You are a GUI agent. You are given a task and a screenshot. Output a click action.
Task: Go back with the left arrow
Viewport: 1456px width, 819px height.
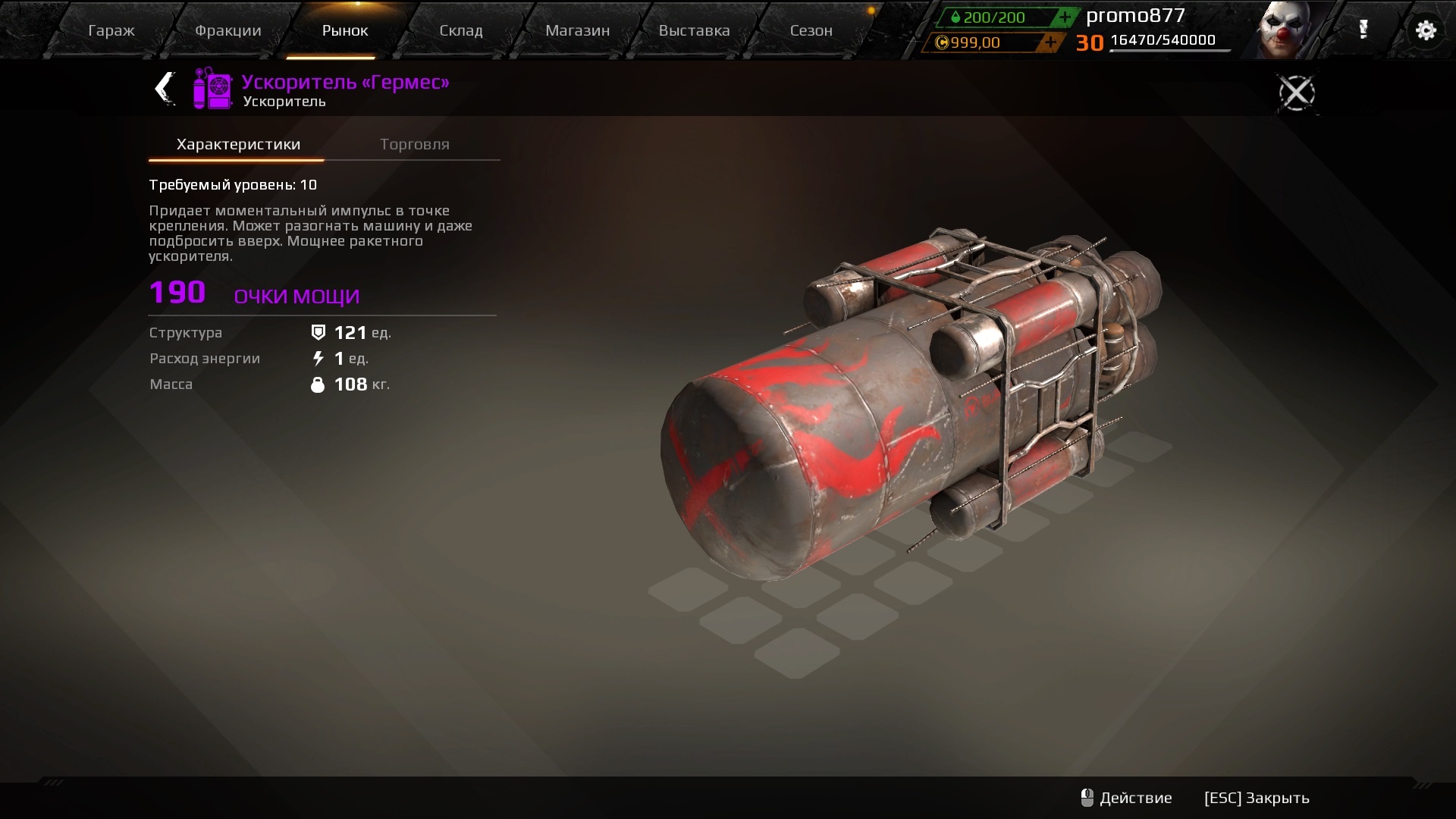(x=165, y=89)
